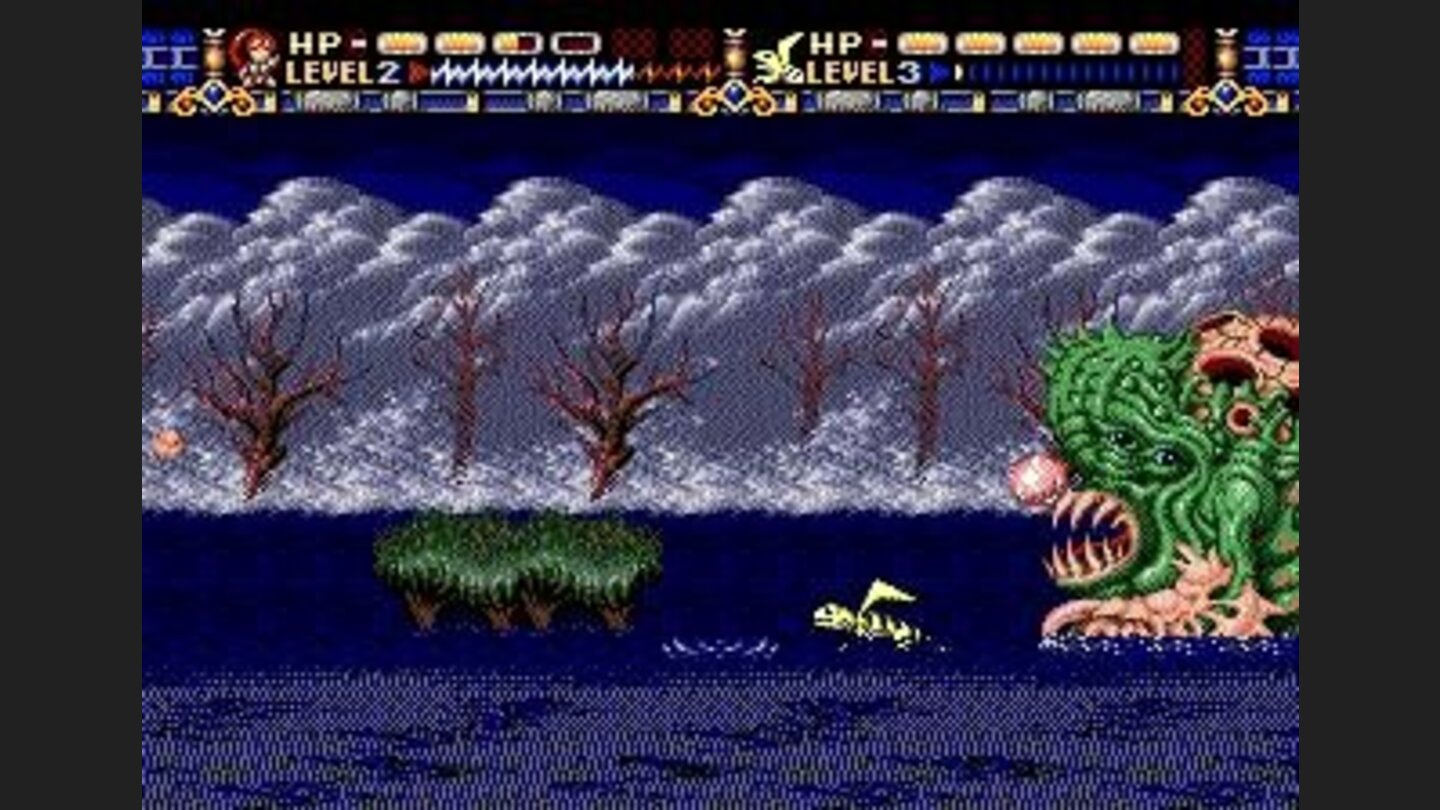Image resolution: width=1440 pixels, height=810 pixels.
Task: Click Player 1's blue zigzag power gauge
Action: (x=530, y=70)
